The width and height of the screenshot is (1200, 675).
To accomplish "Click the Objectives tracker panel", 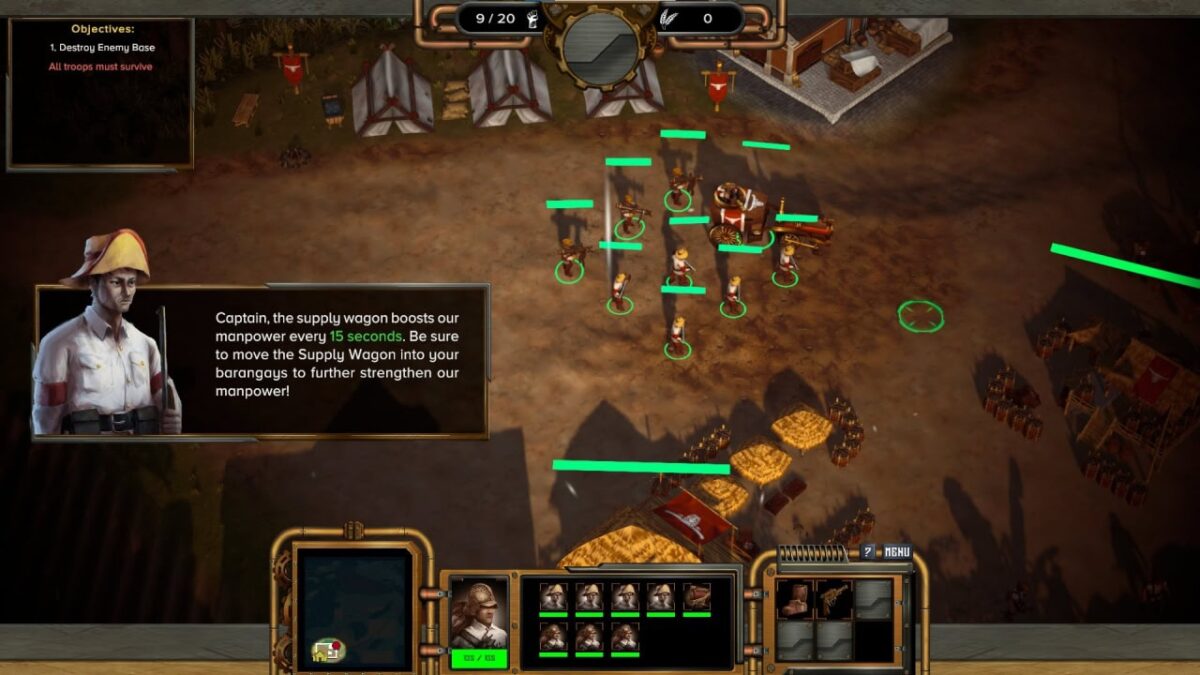I will pyautogui.click(x=100, y=92).
